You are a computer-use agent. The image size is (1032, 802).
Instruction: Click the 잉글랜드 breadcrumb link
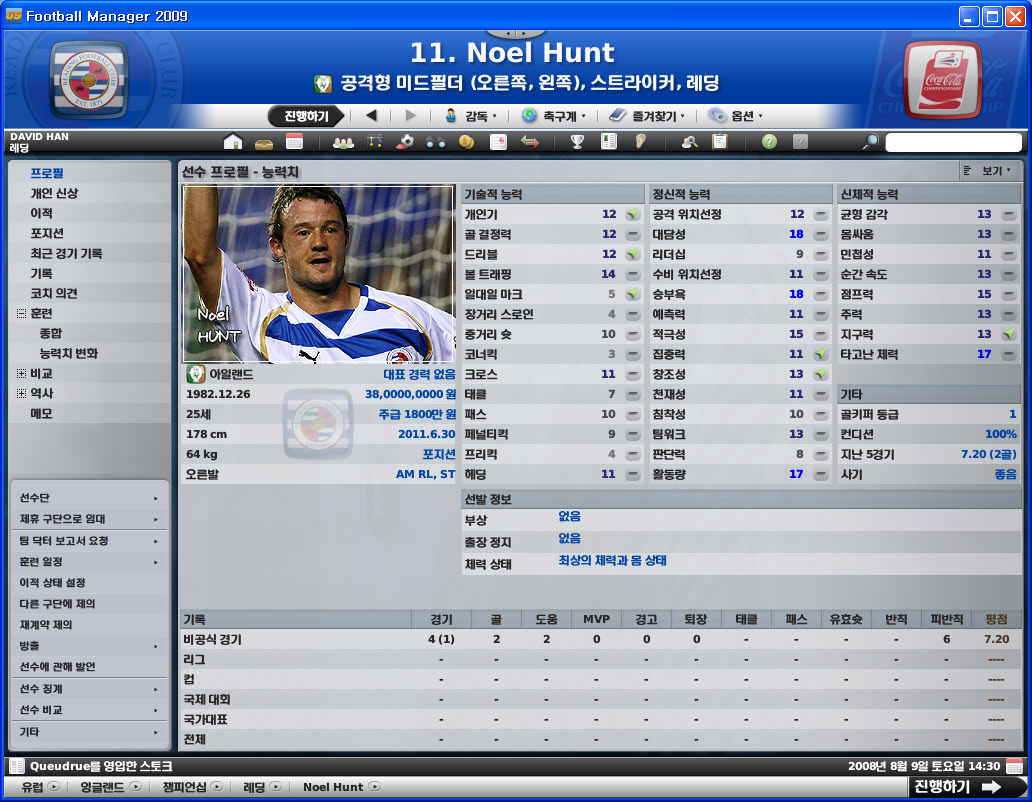[x=103, y=787]
